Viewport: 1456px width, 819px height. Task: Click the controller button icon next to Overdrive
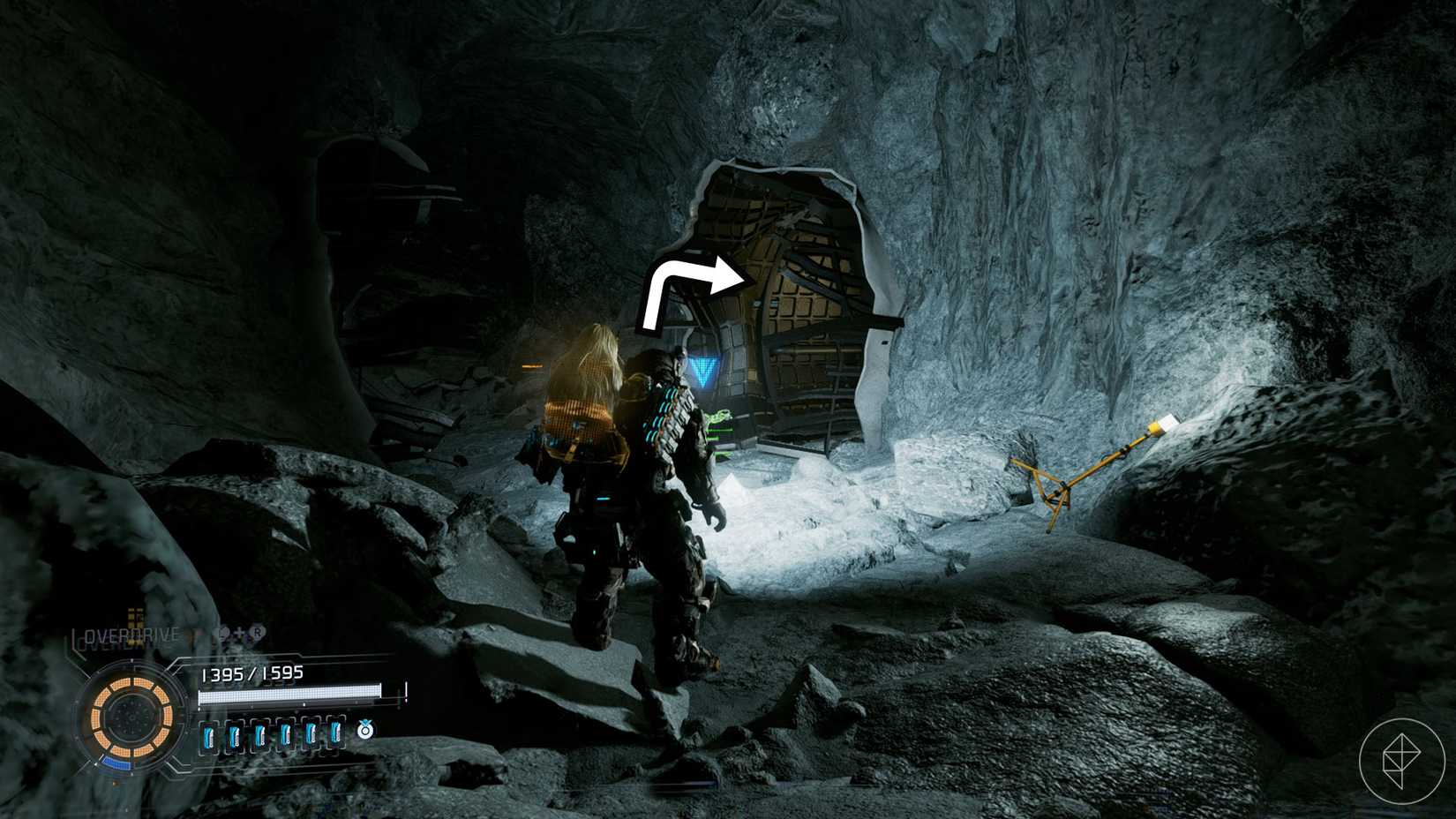(226, 633)
